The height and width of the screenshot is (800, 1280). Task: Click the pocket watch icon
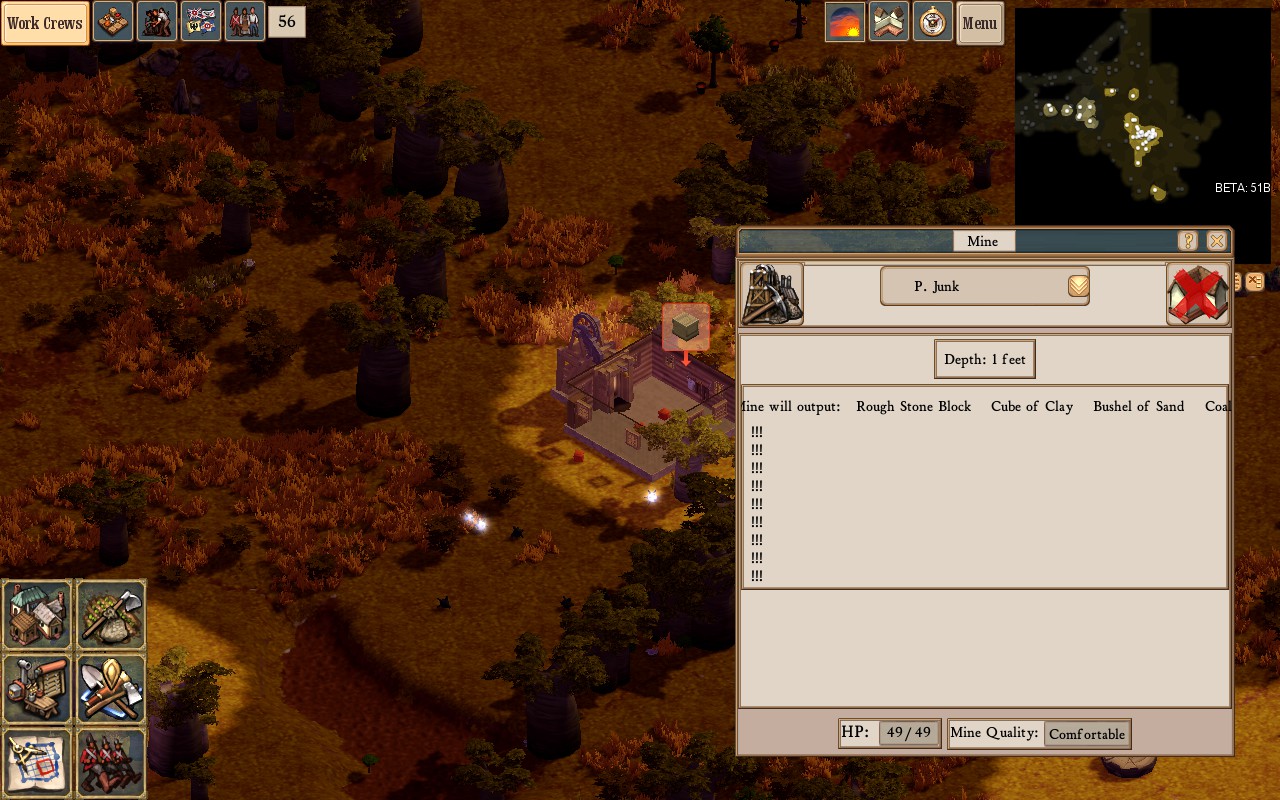click(932, 22)
